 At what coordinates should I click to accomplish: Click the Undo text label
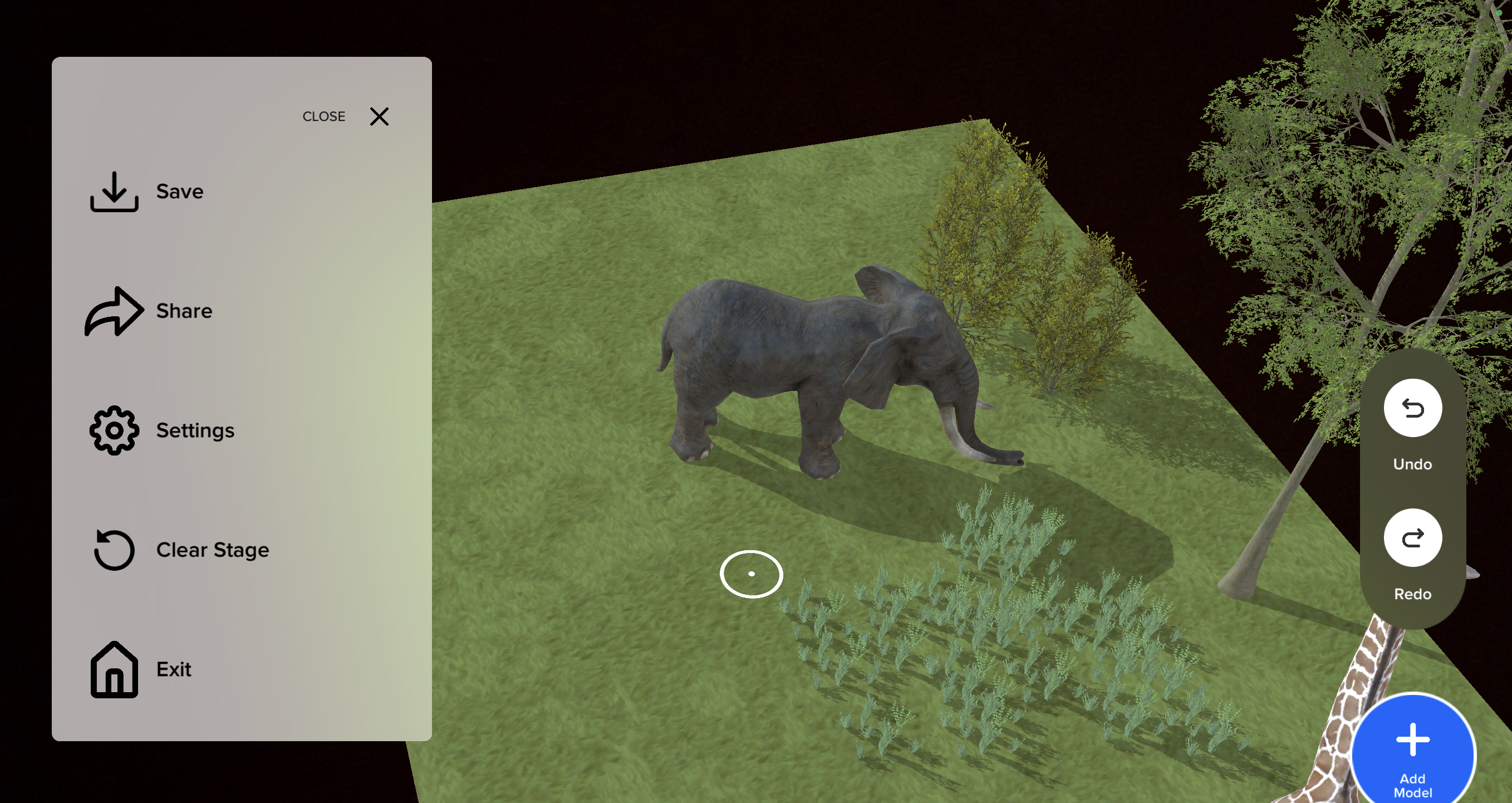tap(1412, 464)
